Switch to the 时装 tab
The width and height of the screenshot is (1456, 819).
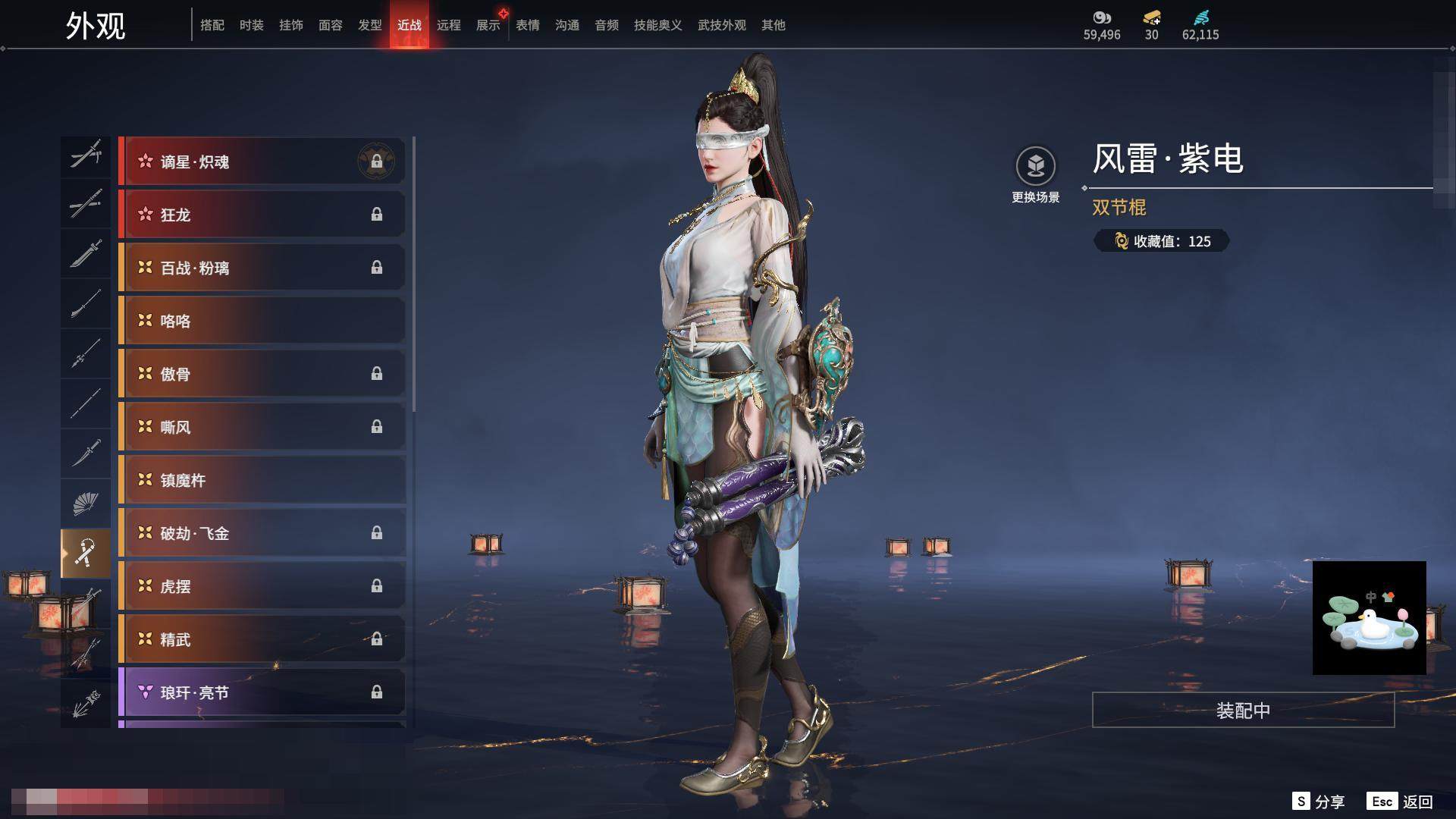point(251,25)
